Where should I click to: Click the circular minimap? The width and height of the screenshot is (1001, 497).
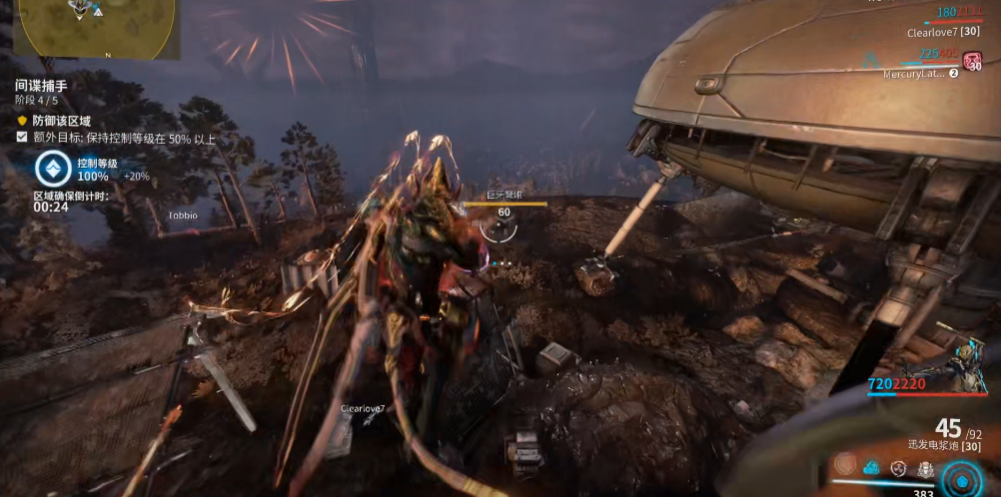(x=98, y=25)
